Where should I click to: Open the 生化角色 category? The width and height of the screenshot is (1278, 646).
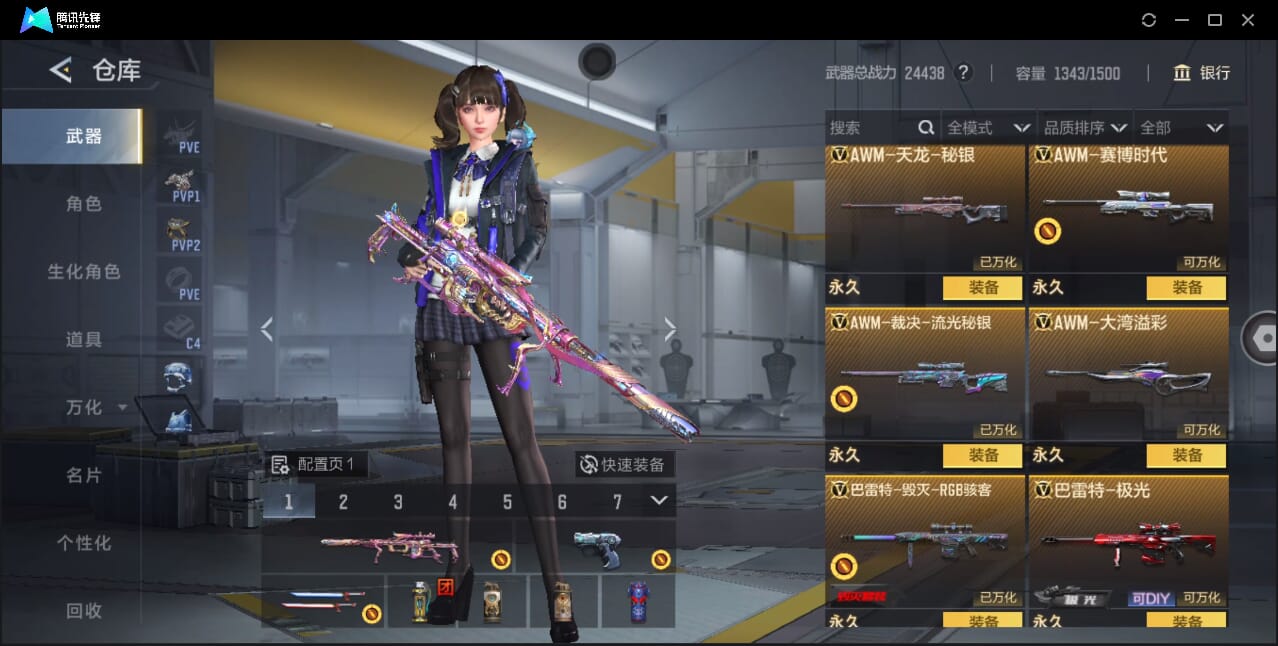click(84, 272)
